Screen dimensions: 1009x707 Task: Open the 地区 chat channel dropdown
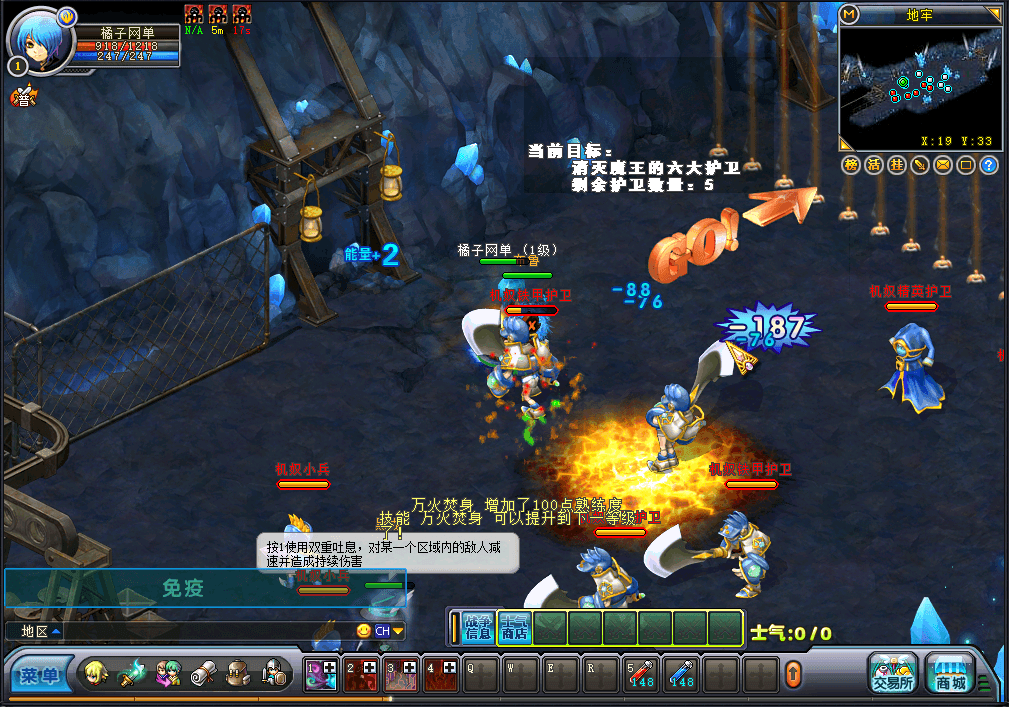point(35,631)
